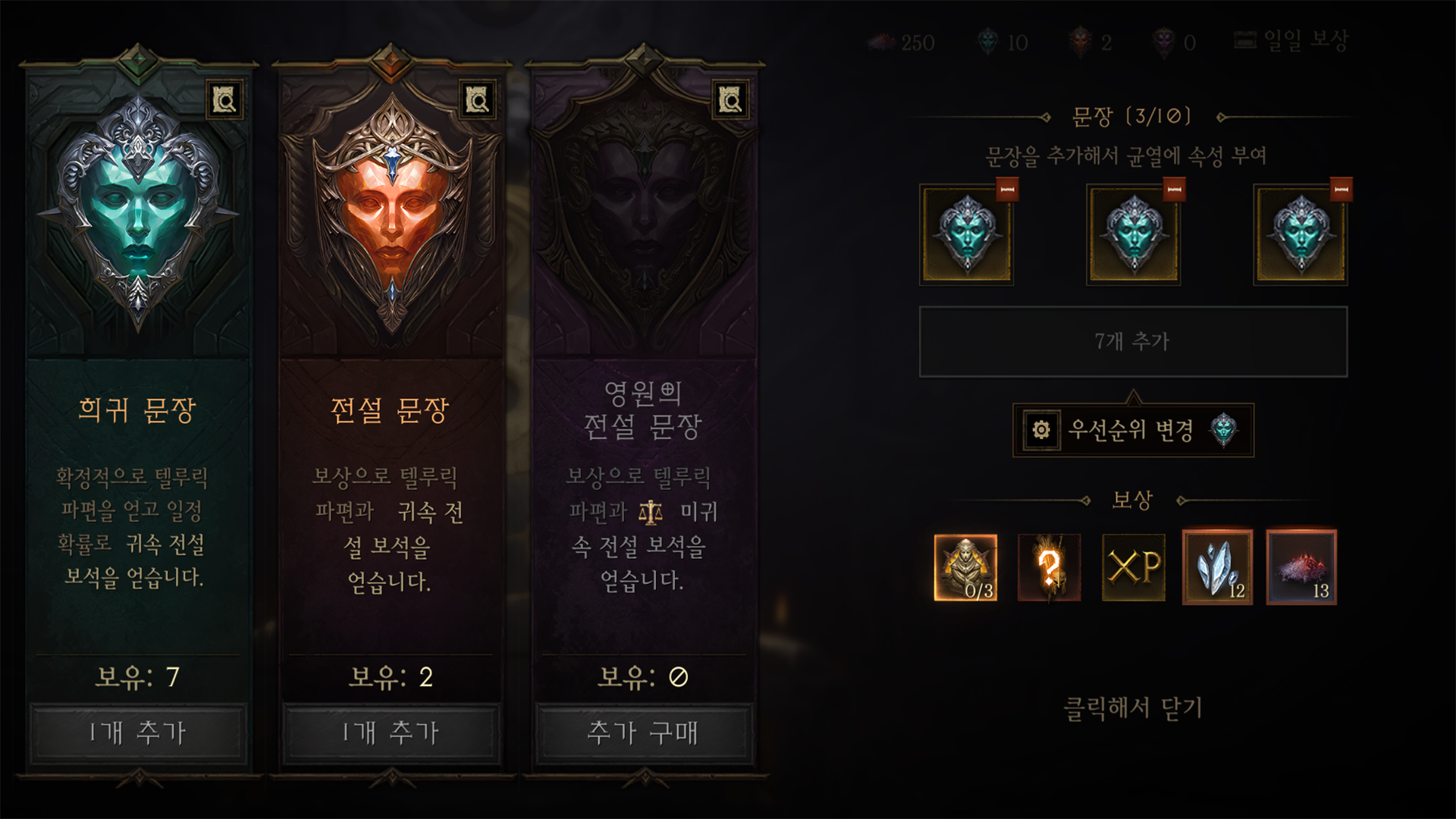This screenshot has height=819, width=1456.
Task: Inspect the red dust reward
Action: (1301, 567)
